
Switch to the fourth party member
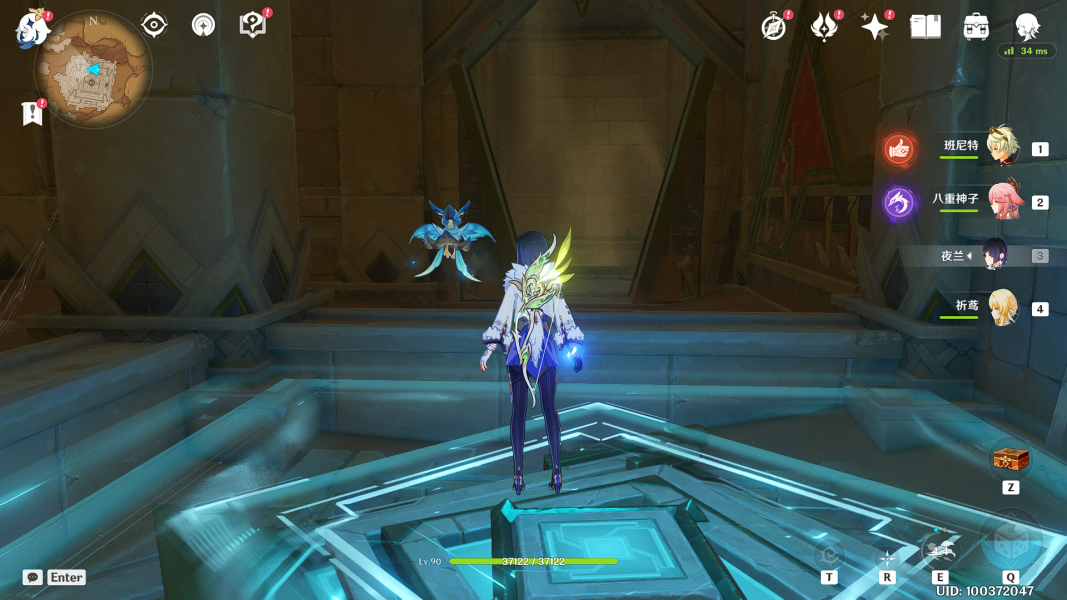coord(1002,308)
